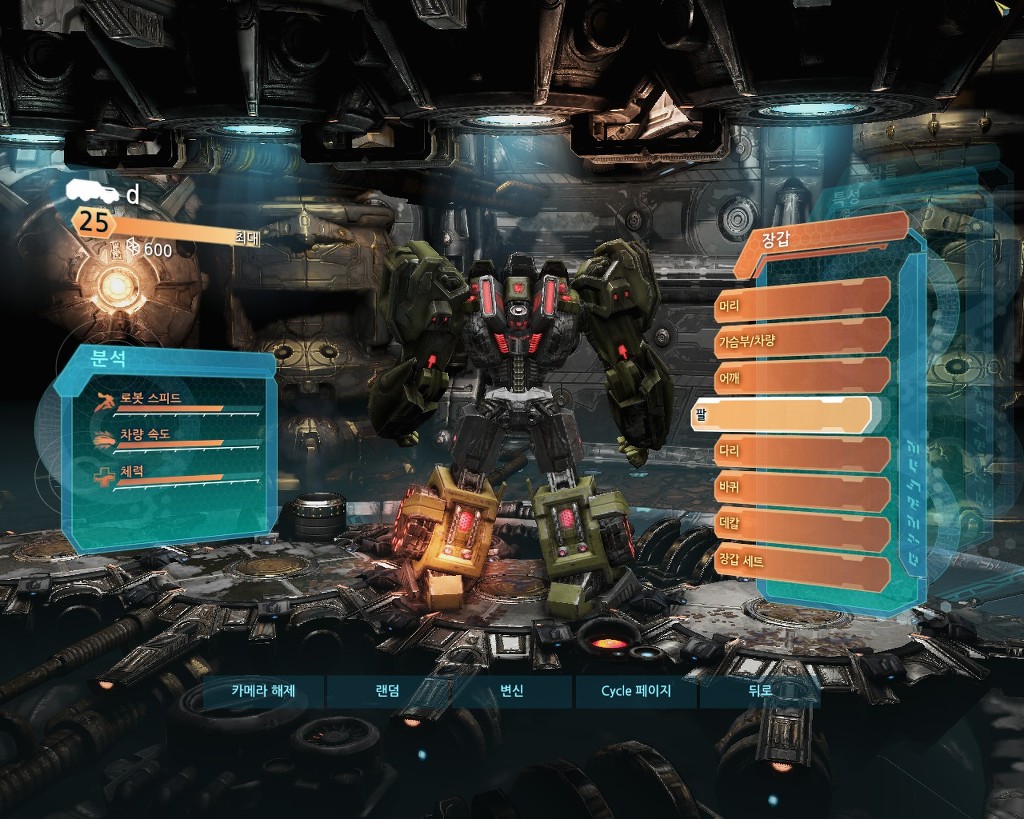Click the 카메라 해제 button
The width and height of the screenshot is (1024, 819).
pyautogui.click(x=263, y=691)
